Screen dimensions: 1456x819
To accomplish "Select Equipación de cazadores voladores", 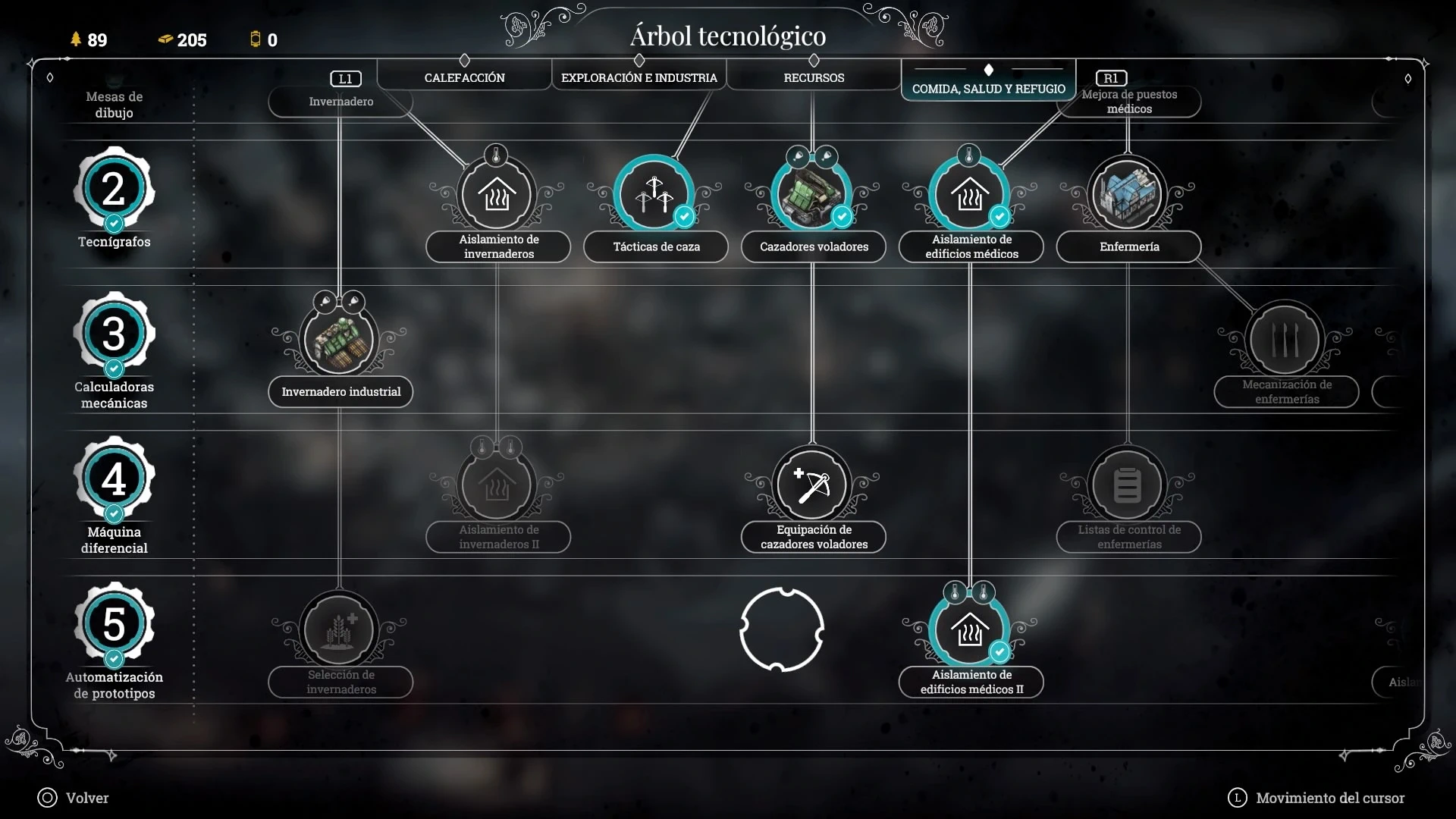I will point(812,485).
